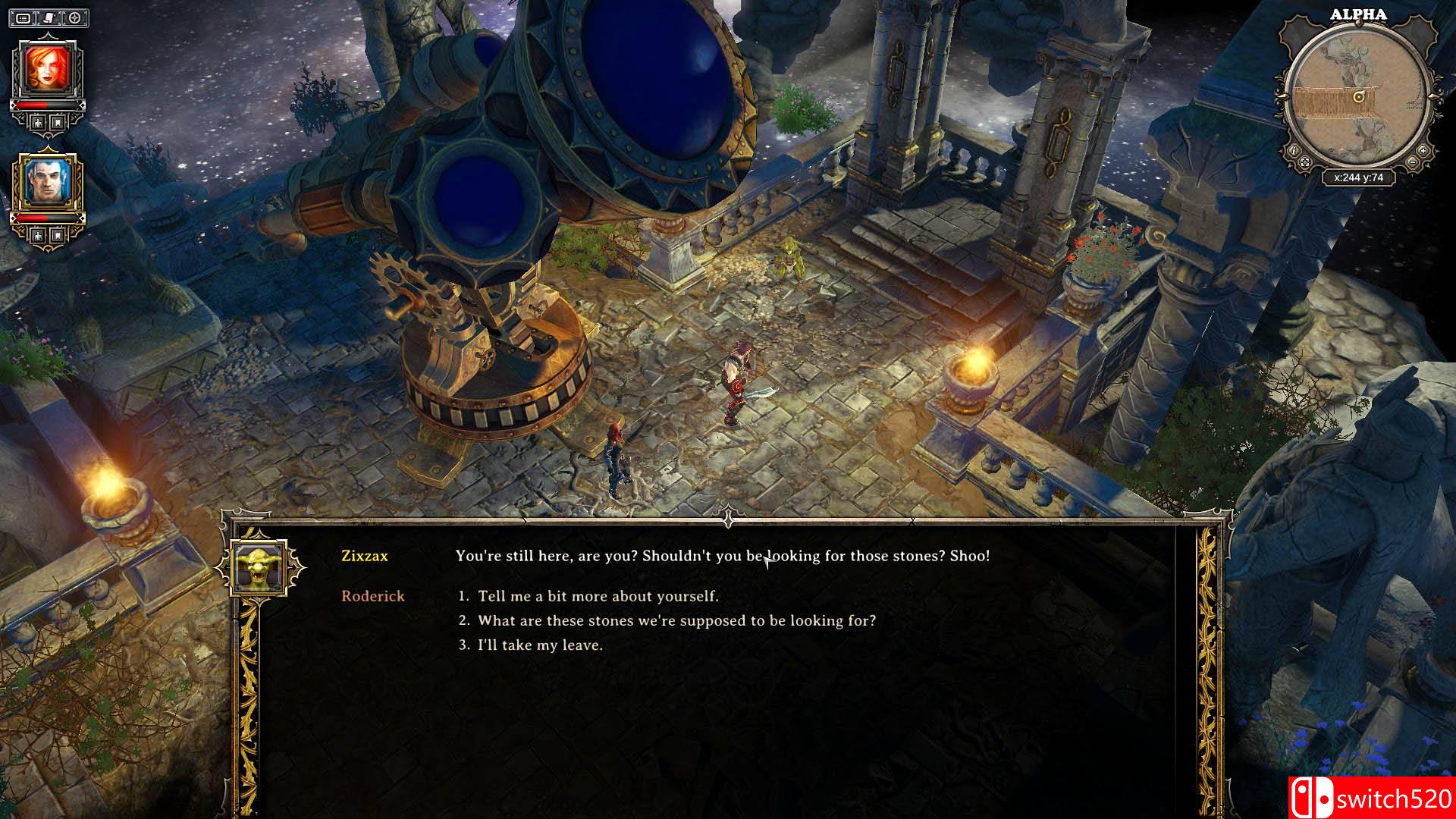Toggle the character sheet icon under Roderick's portrait

(x=37, y=234)
